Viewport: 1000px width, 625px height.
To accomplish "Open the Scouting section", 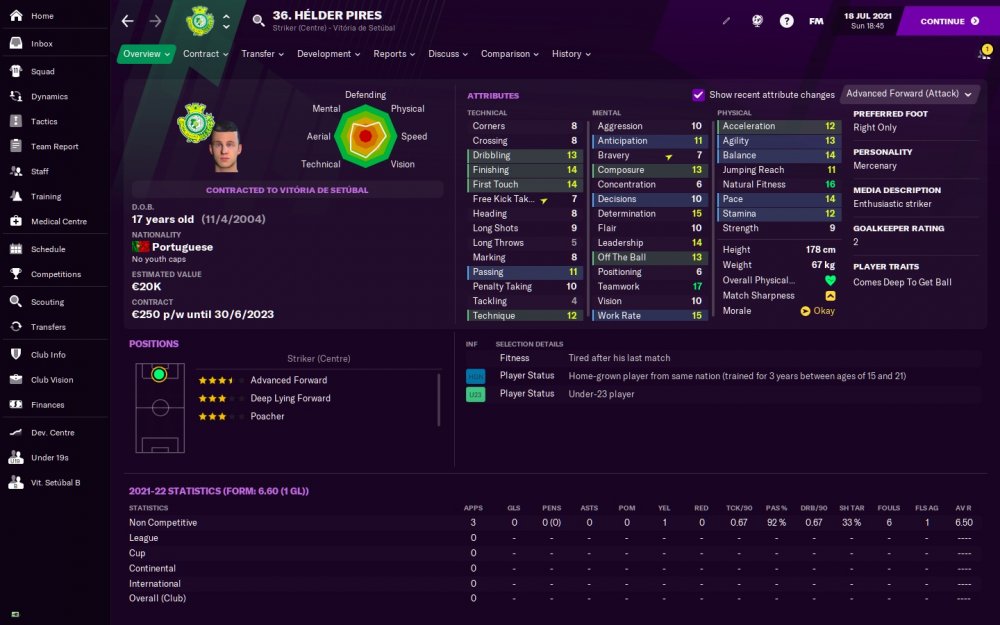I will 47,302.
